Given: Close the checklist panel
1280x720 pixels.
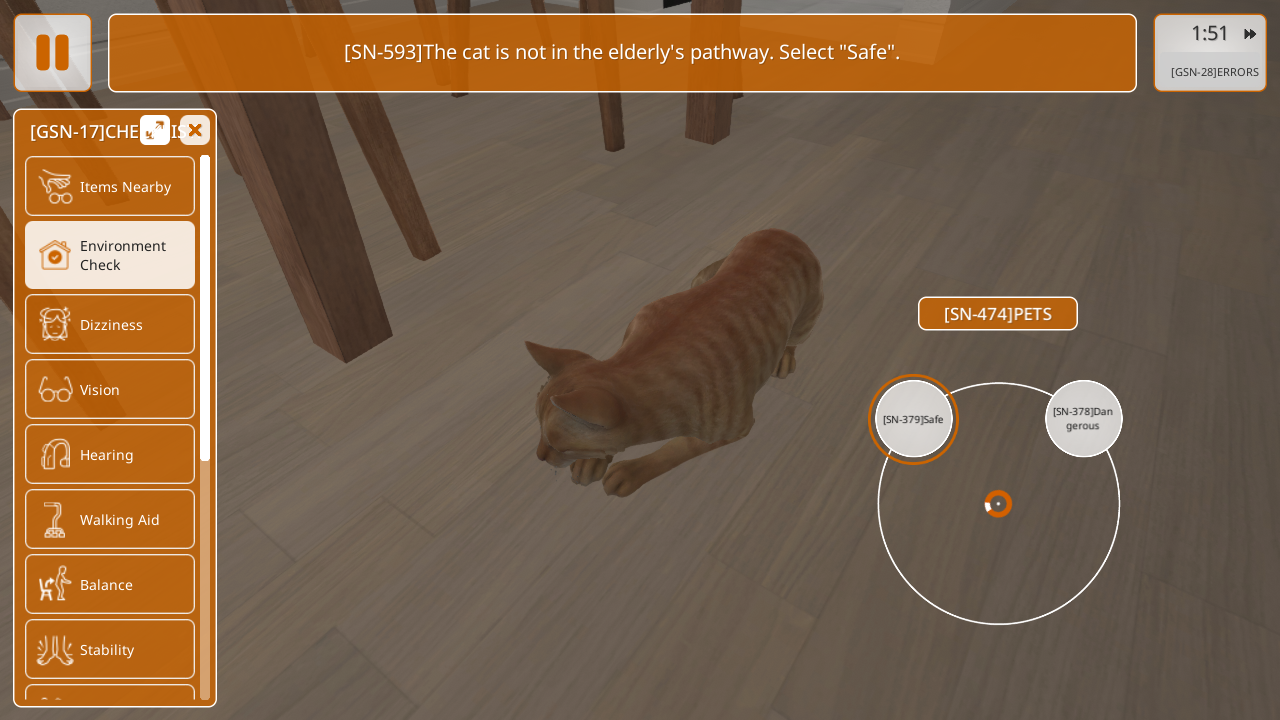Looking at the screenshot, I should [x=195, y=130].
